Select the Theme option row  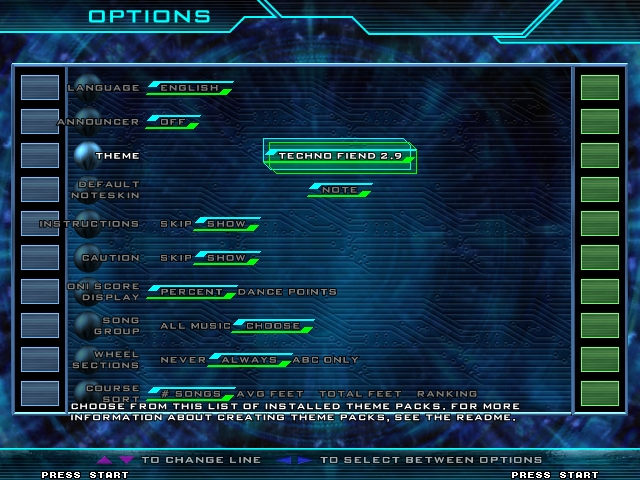point(117,156)
